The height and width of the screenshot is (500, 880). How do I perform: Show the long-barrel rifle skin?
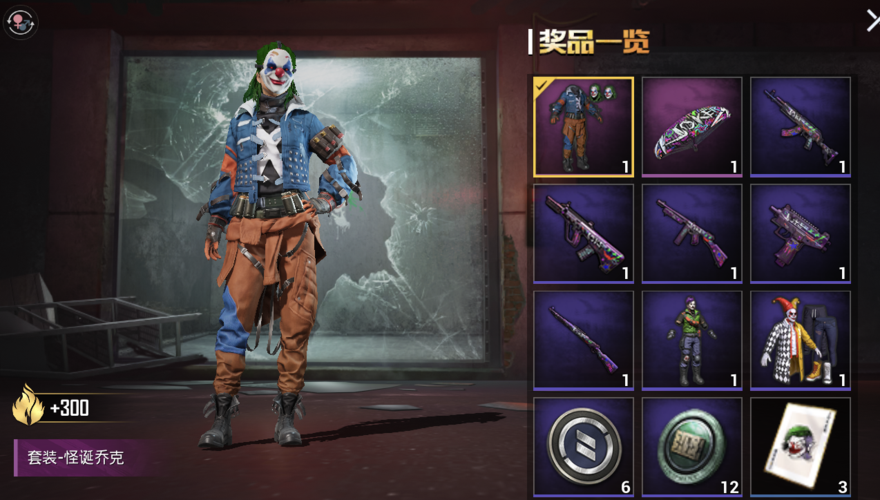(x=583, y=340)
